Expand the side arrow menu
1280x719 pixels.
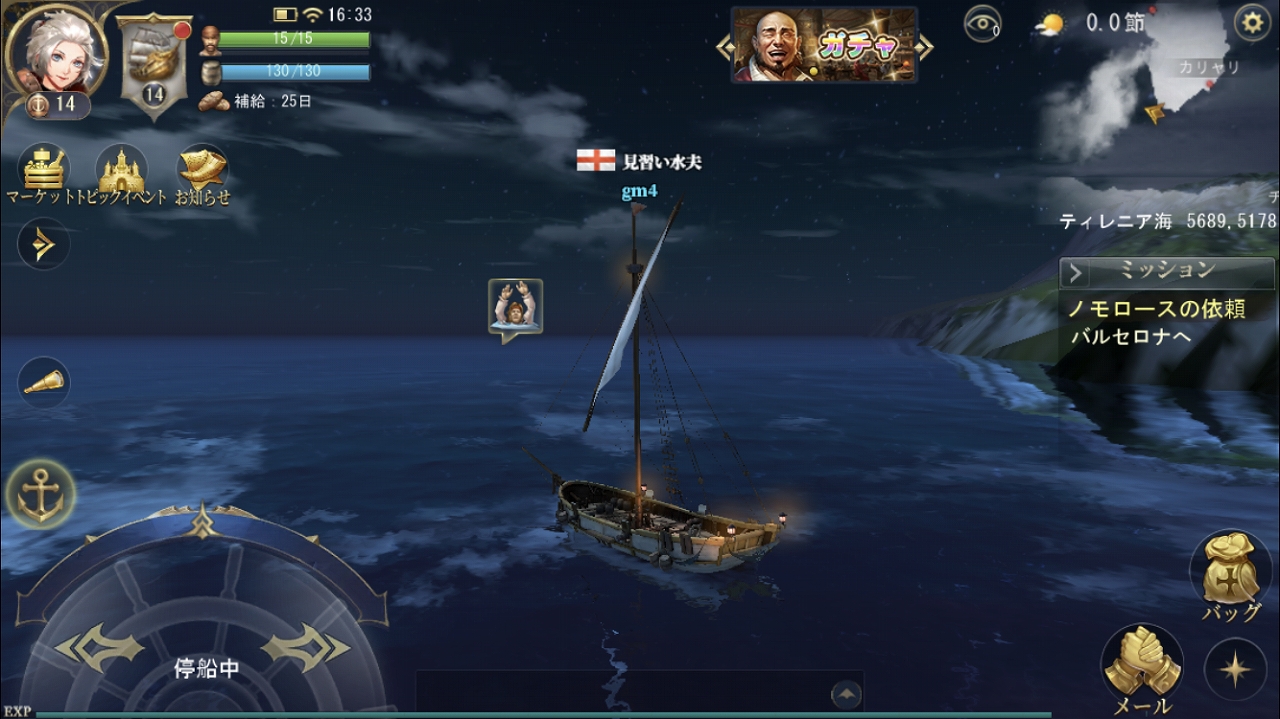tap(43, 244)
